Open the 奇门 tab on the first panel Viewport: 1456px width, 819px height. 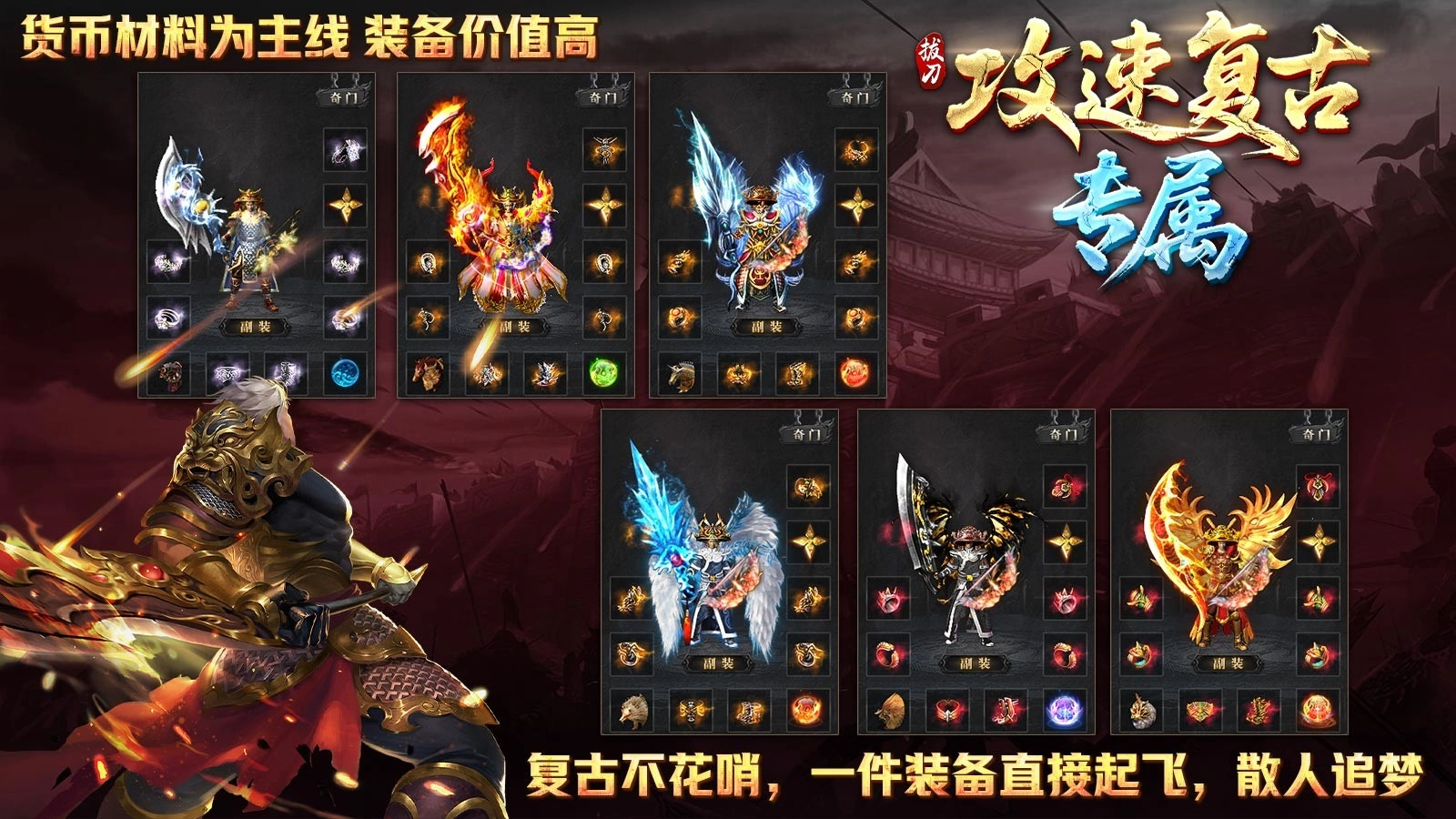(x=342, y=96)
